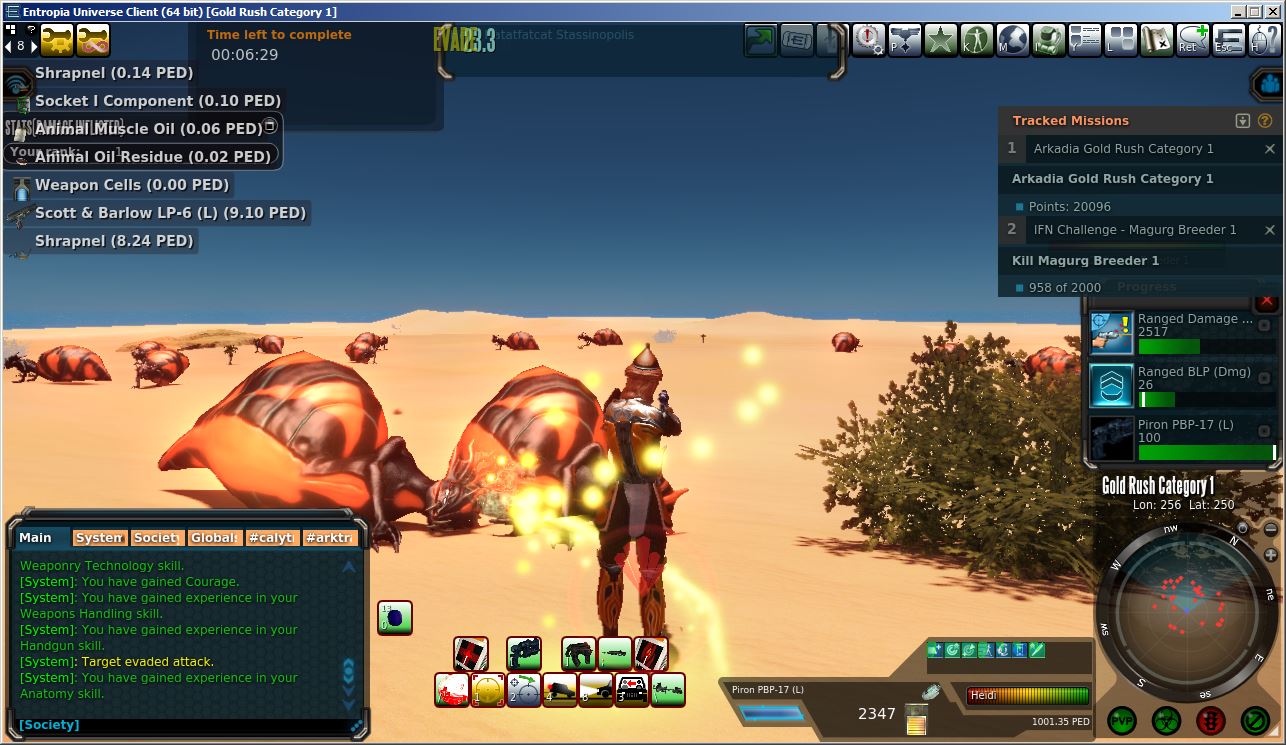Click the red traffic light radar button
This screenshot has width=1286, height=745.
1210,720
